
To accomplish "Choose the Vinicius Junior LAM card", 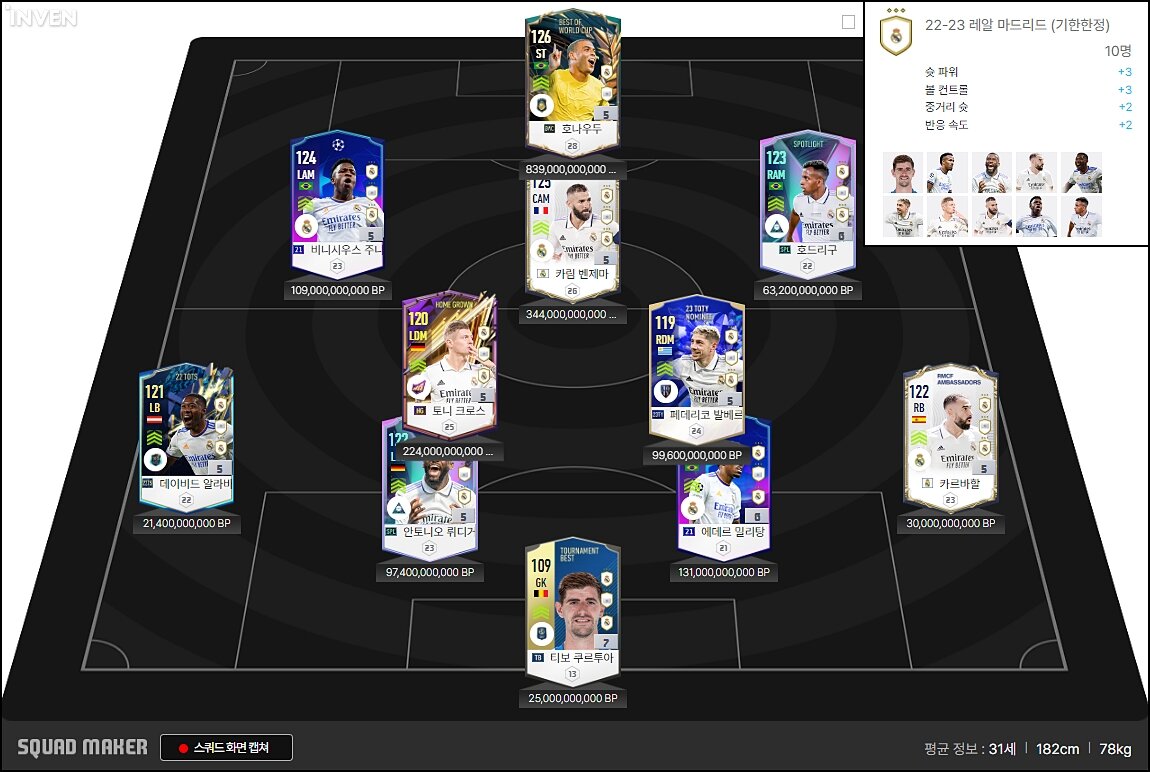I will [337, 200].
